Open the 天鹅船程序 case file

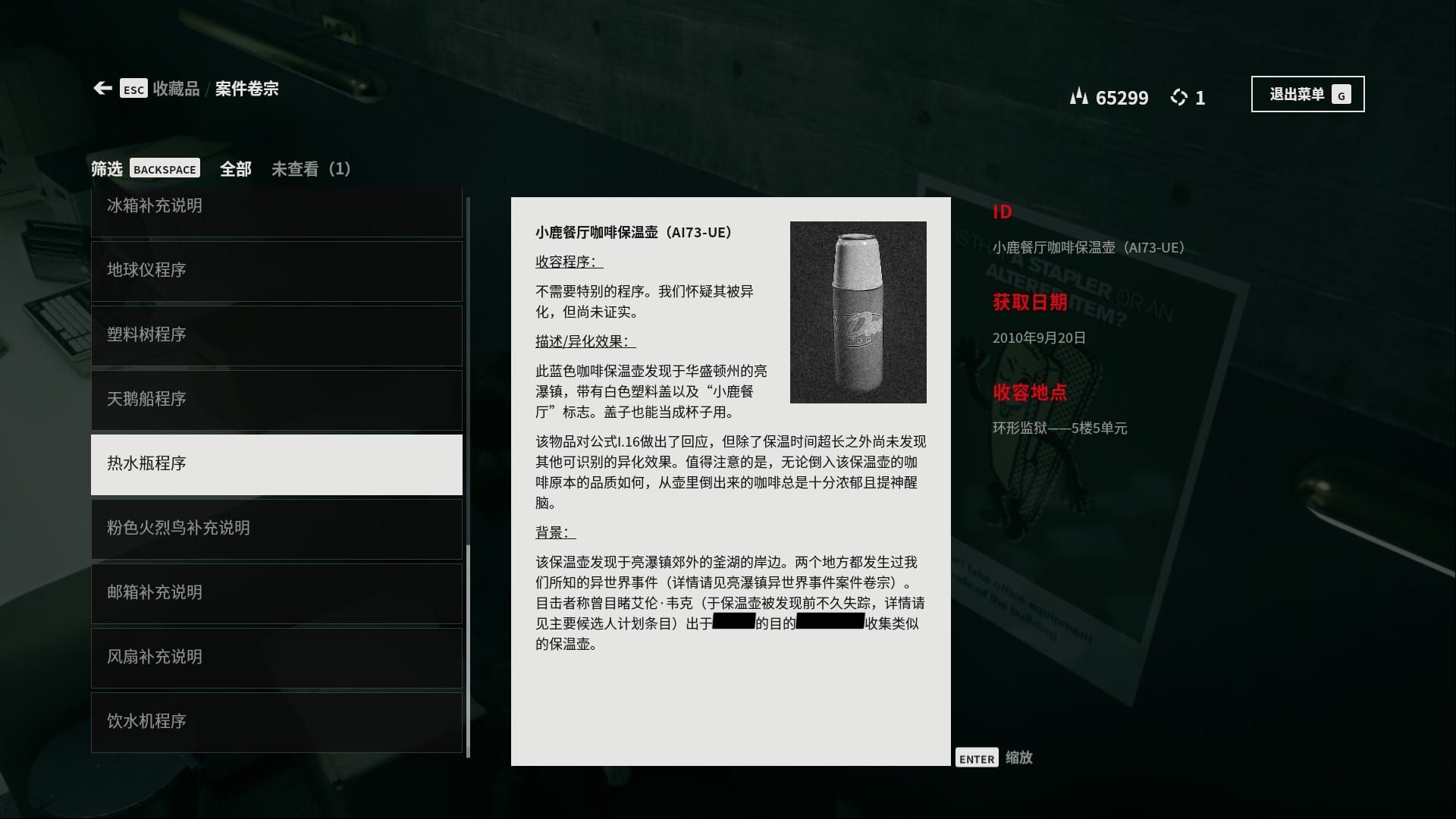point(276,400)
